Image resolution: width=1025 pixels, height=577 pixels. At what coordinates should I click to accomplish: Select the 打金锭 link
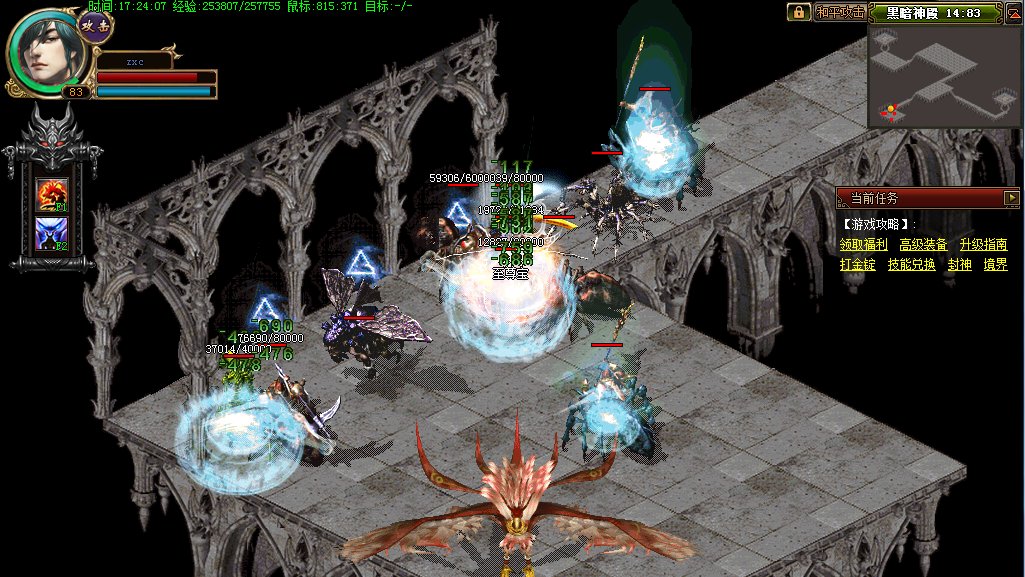coord(858,264)
